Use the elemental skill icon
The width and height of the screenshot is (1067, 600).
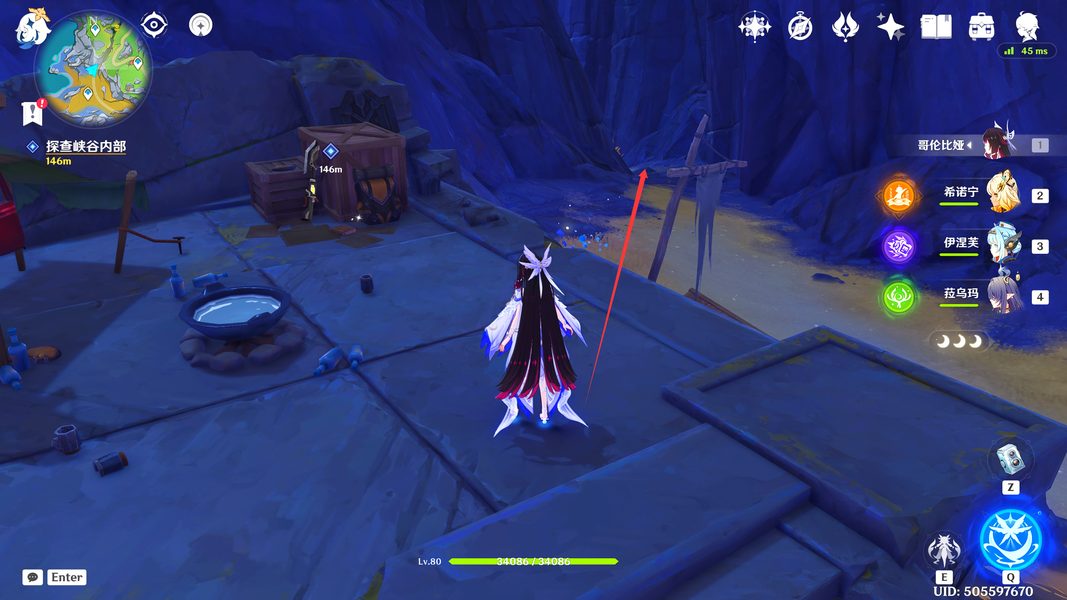click(x=944, y=550)
